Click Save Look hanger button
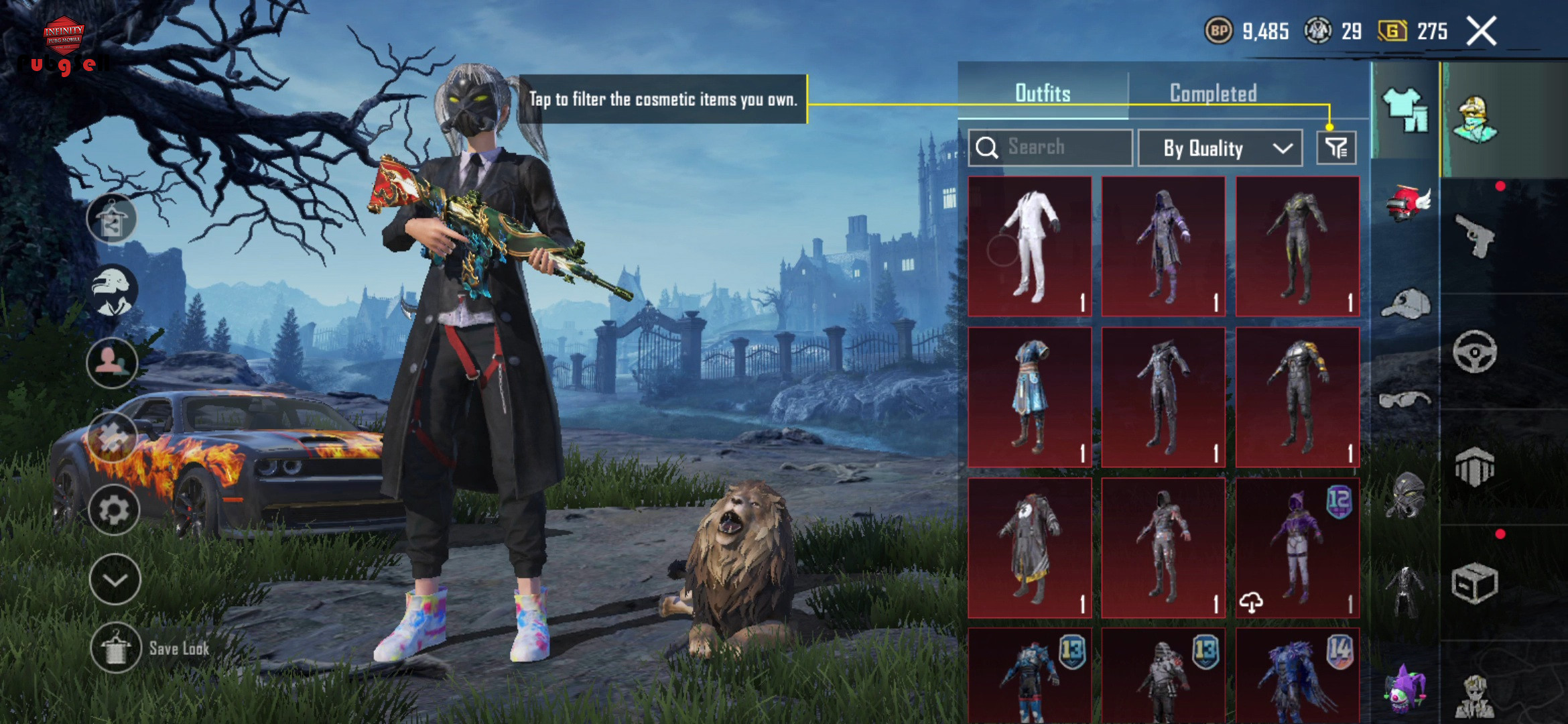The image size is (1568, 724). click(x=116, y=648)
